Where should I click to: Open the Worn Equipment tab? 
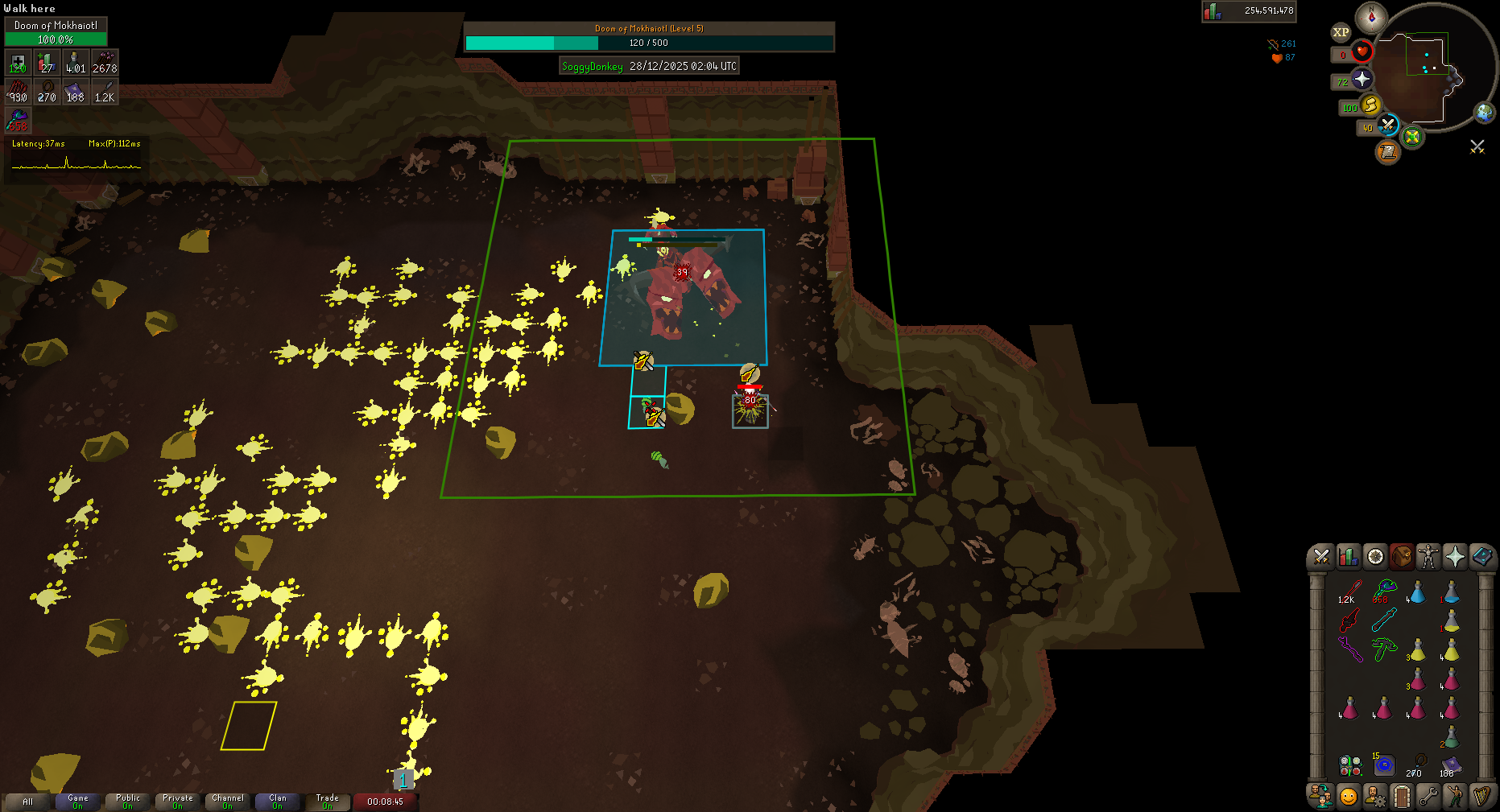pyautogui.click(x=1428, y=556)
